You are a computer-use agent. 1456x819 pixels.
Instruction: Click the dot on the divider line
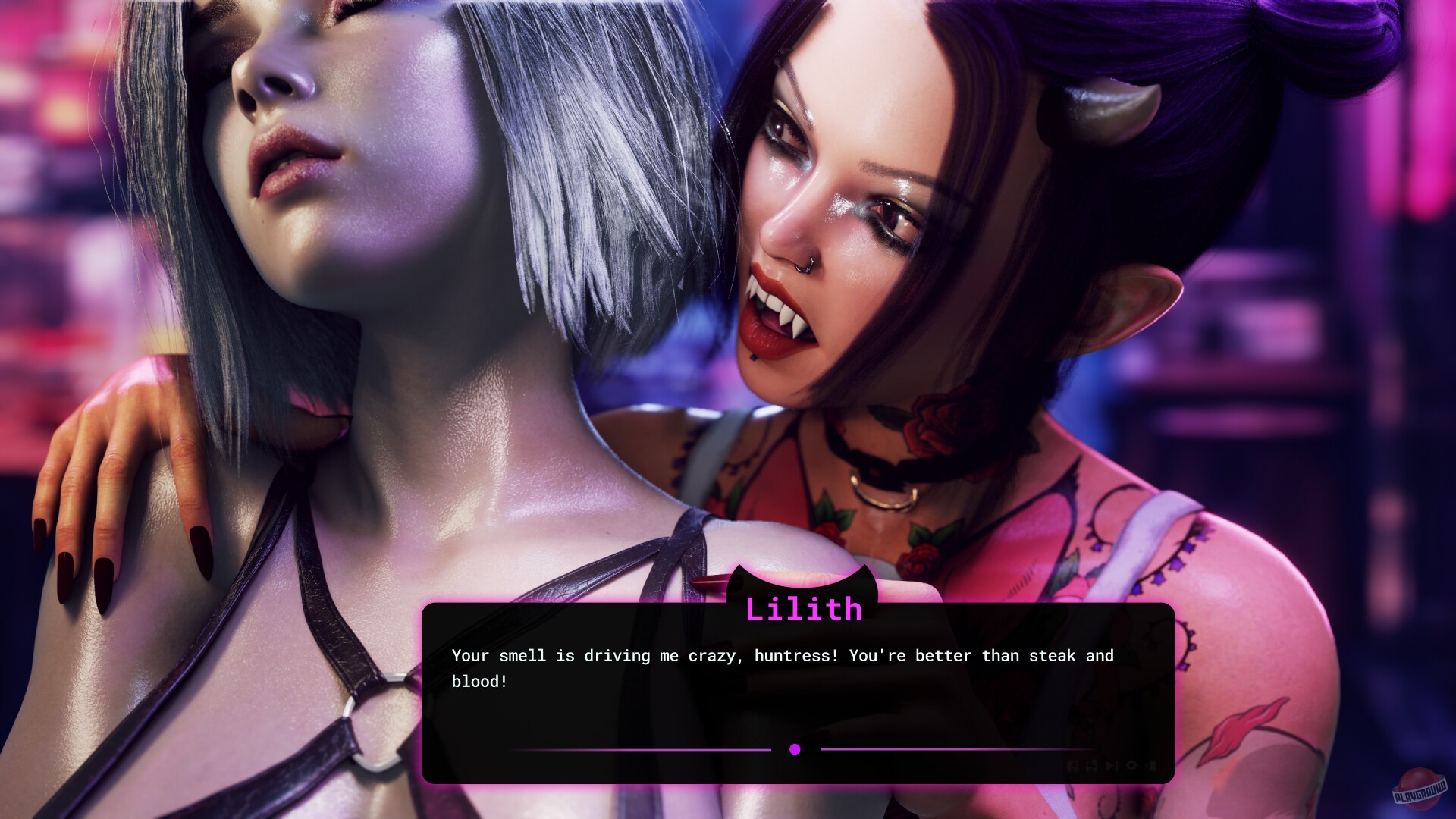coord(795,749)
